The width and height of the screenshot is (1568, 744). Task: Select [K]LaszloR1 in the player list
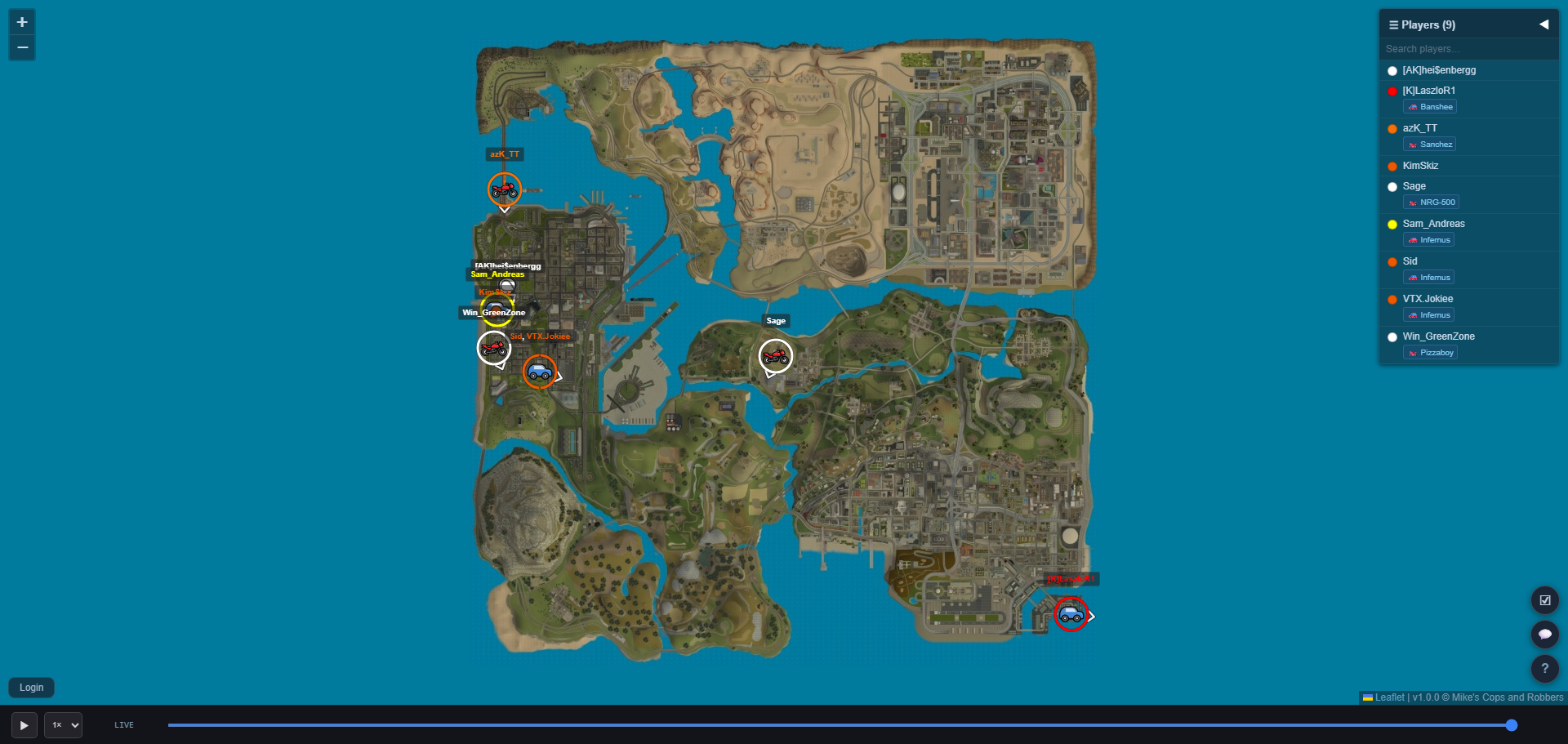1428,91
